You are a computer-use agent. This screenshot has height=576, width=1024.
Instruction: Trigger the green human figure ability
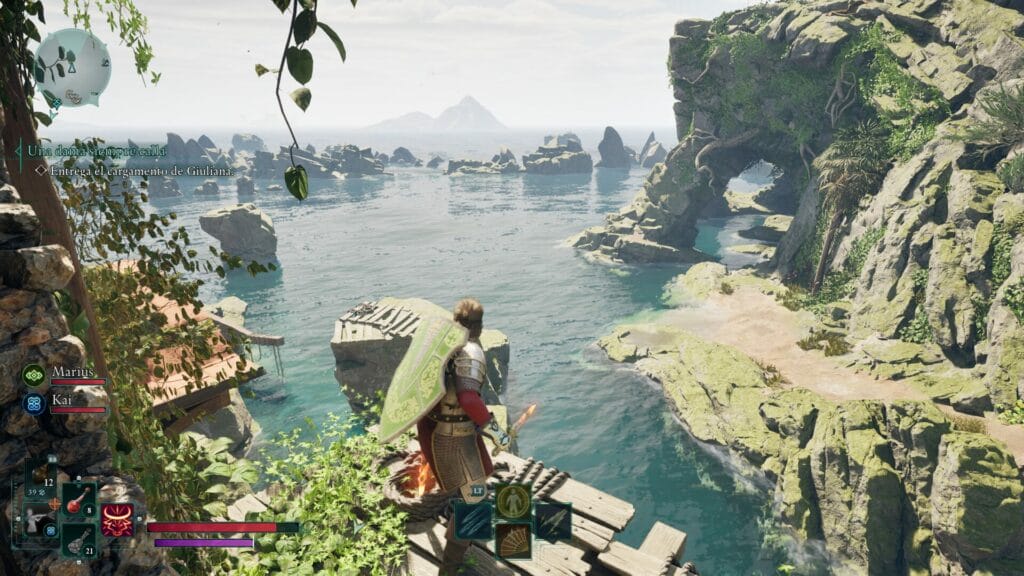coord(513,502)
